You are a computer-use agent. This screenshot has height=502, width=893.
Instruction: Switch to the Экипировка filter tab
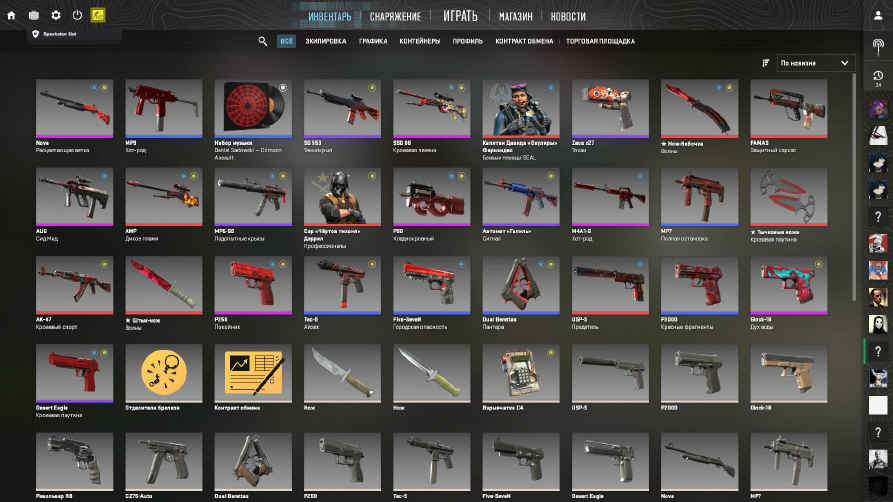tap(326, 41)
